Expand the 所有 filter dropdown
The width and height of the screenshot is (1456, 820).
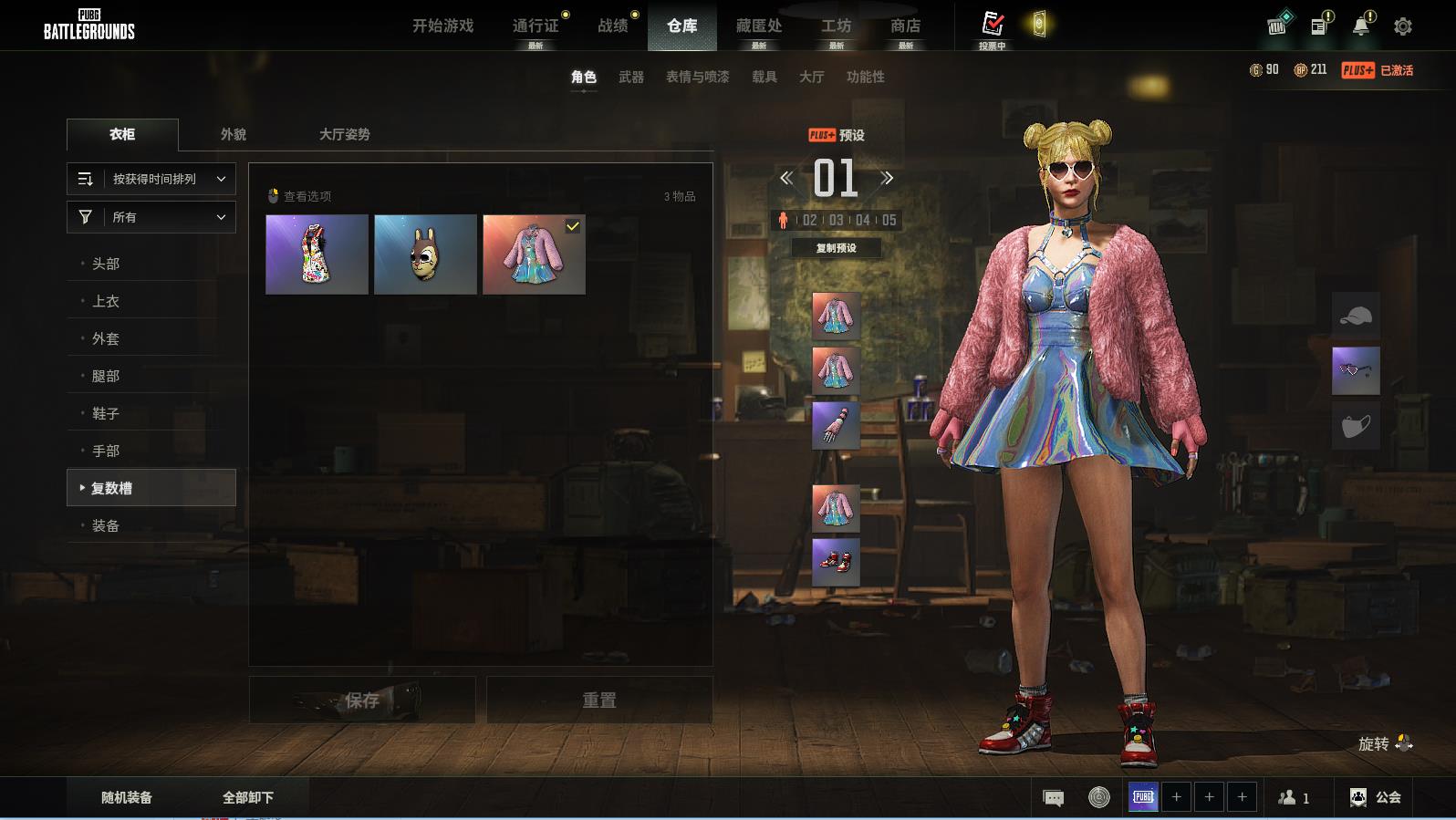151,217
